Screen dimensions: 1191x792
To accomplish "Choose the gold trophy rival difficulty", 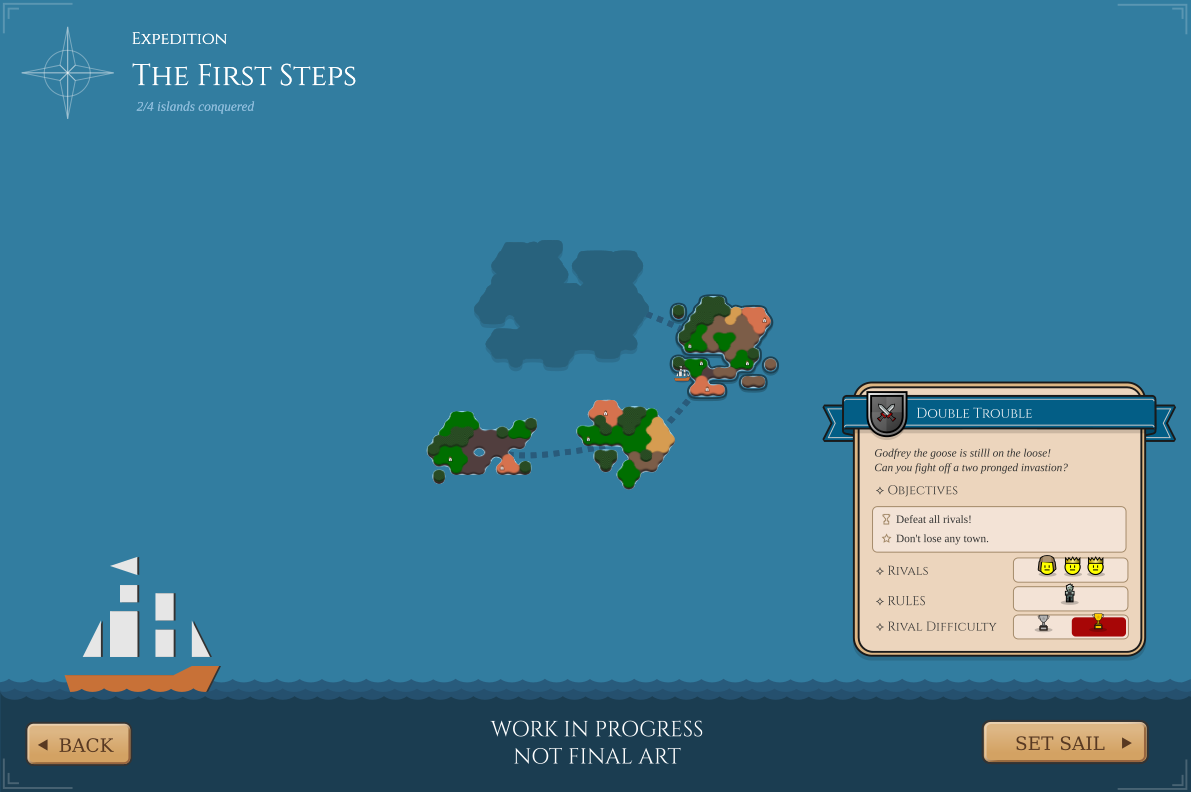I will click(1098, 626).
